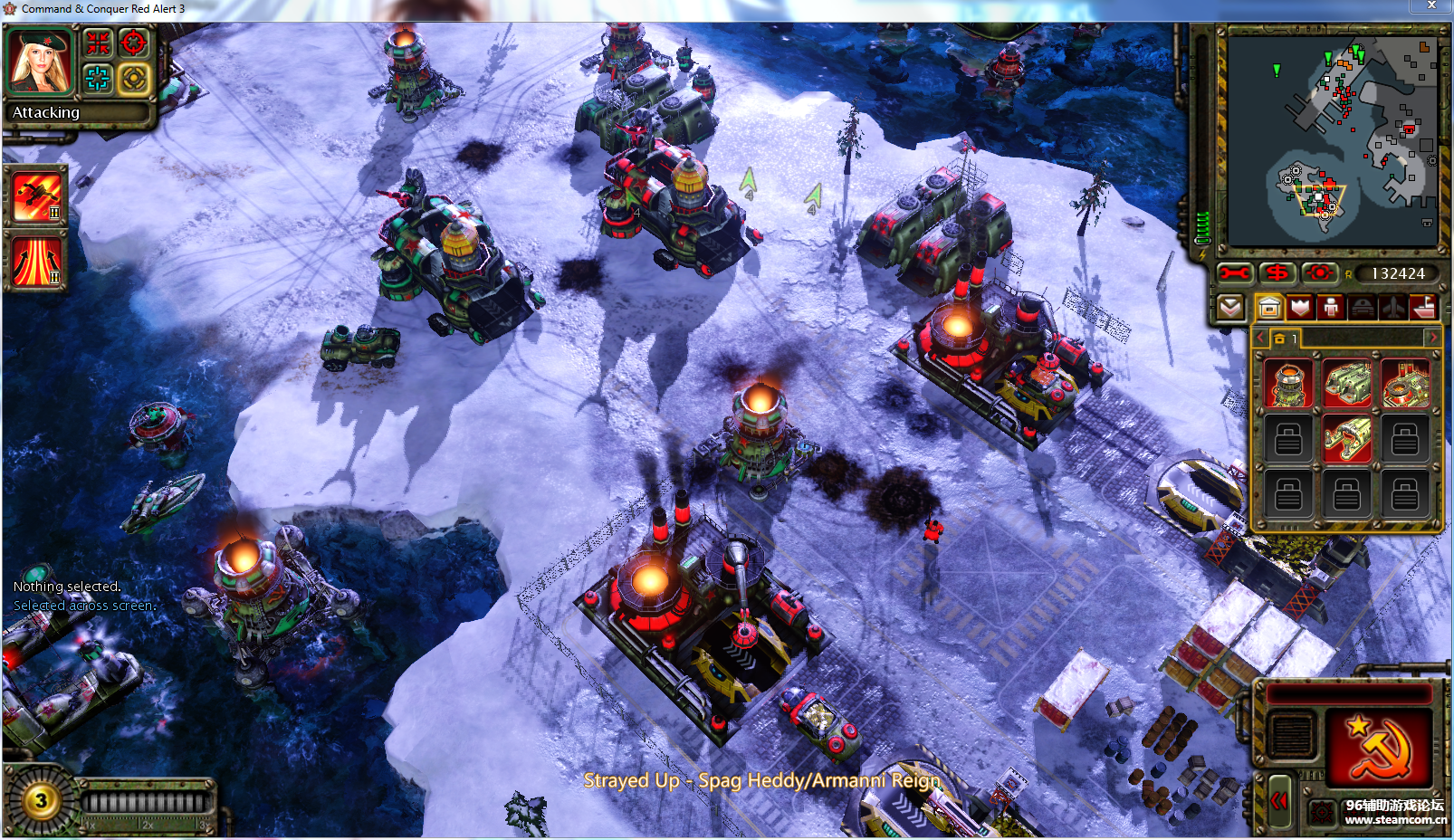Open the defenses production tab

point(1300,308)
